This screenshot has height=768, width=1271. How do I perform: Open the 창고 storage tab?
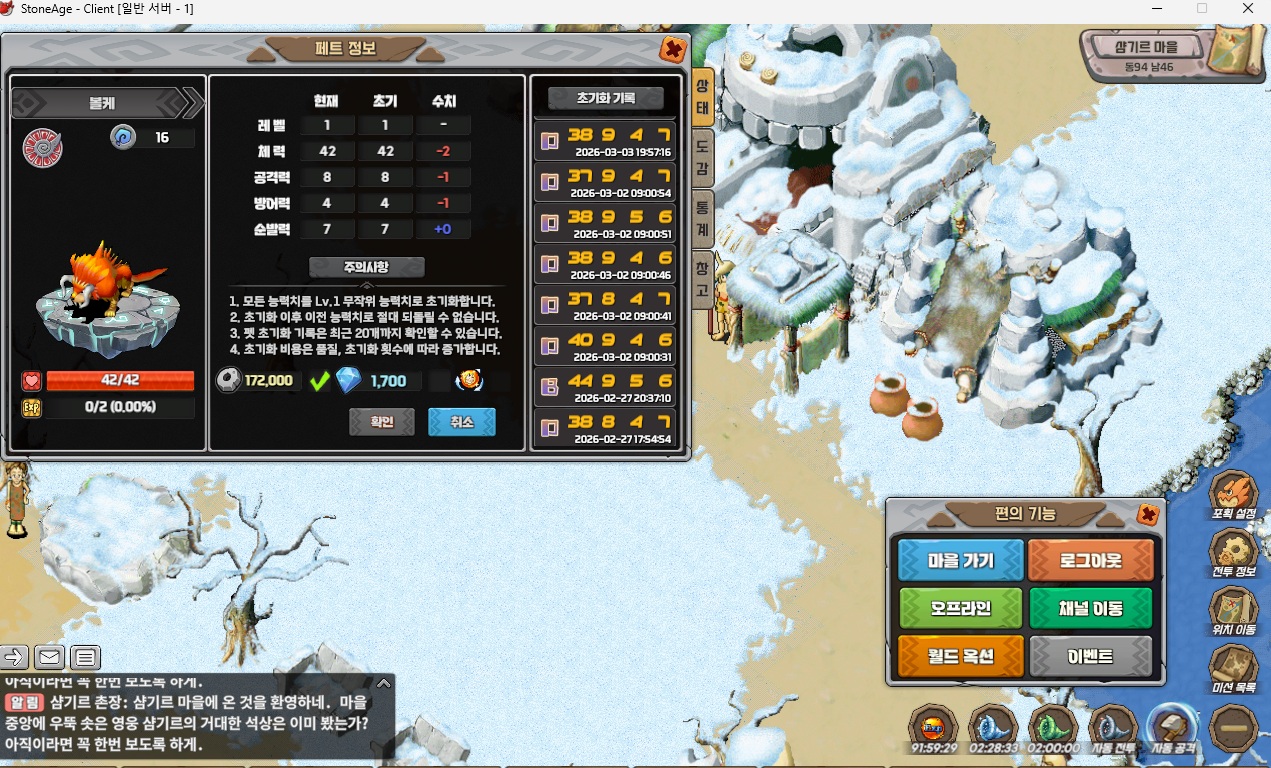703,281
